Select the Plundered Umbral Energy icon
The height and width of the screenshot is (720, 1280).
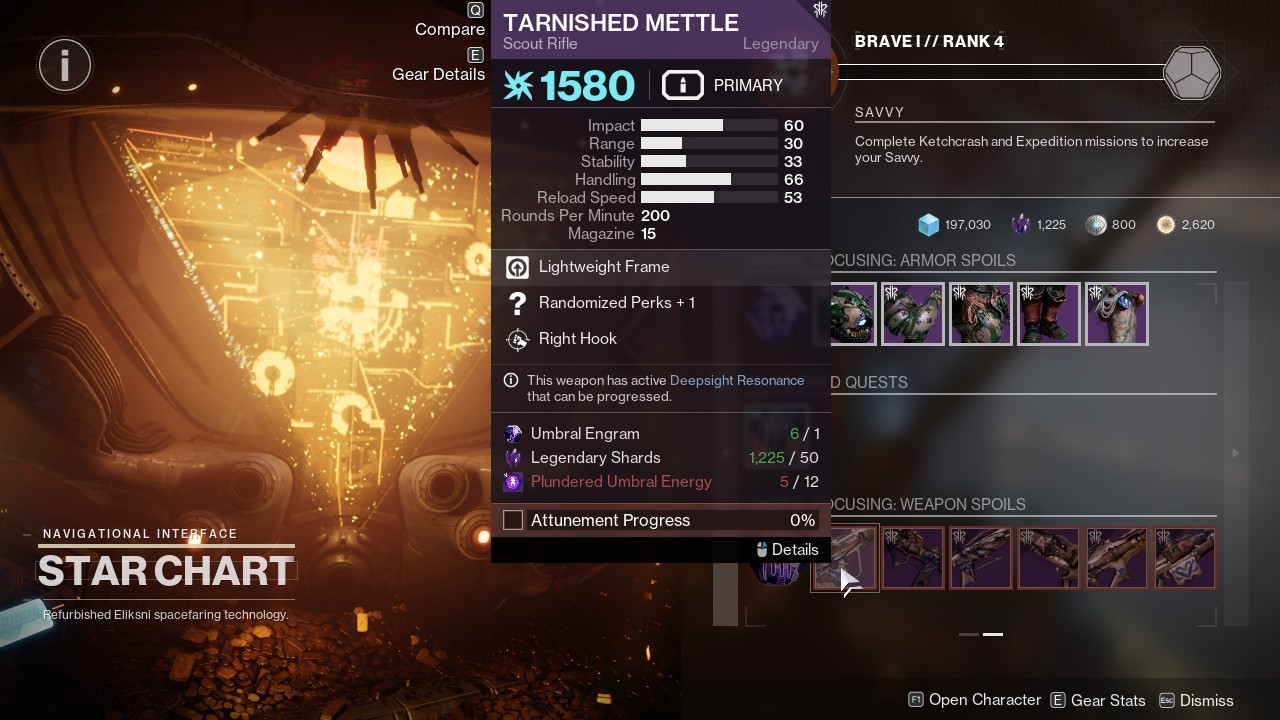coord(513,481)
